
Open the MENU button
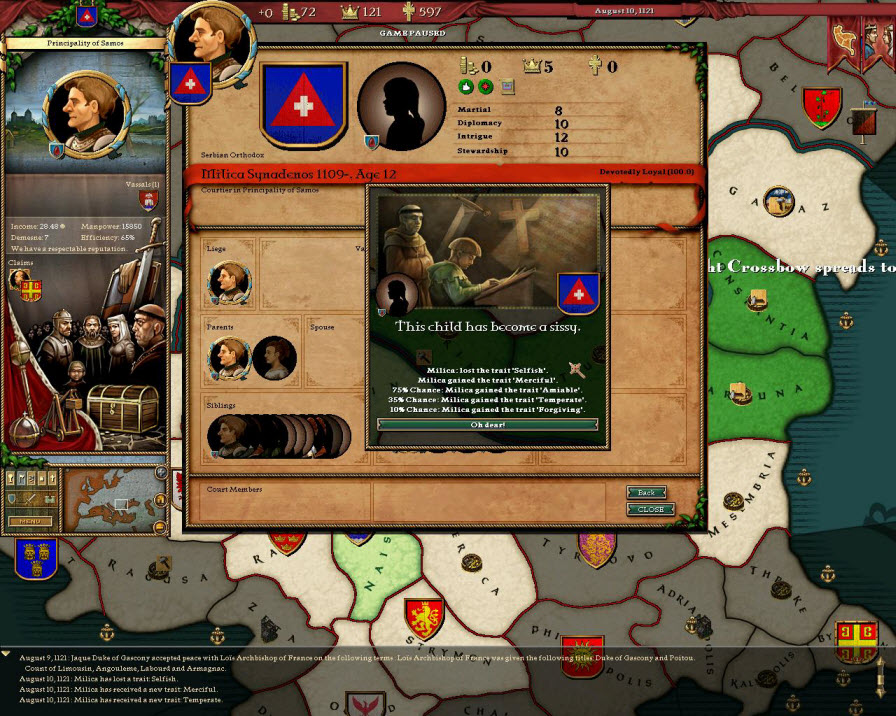pos(30,521)
